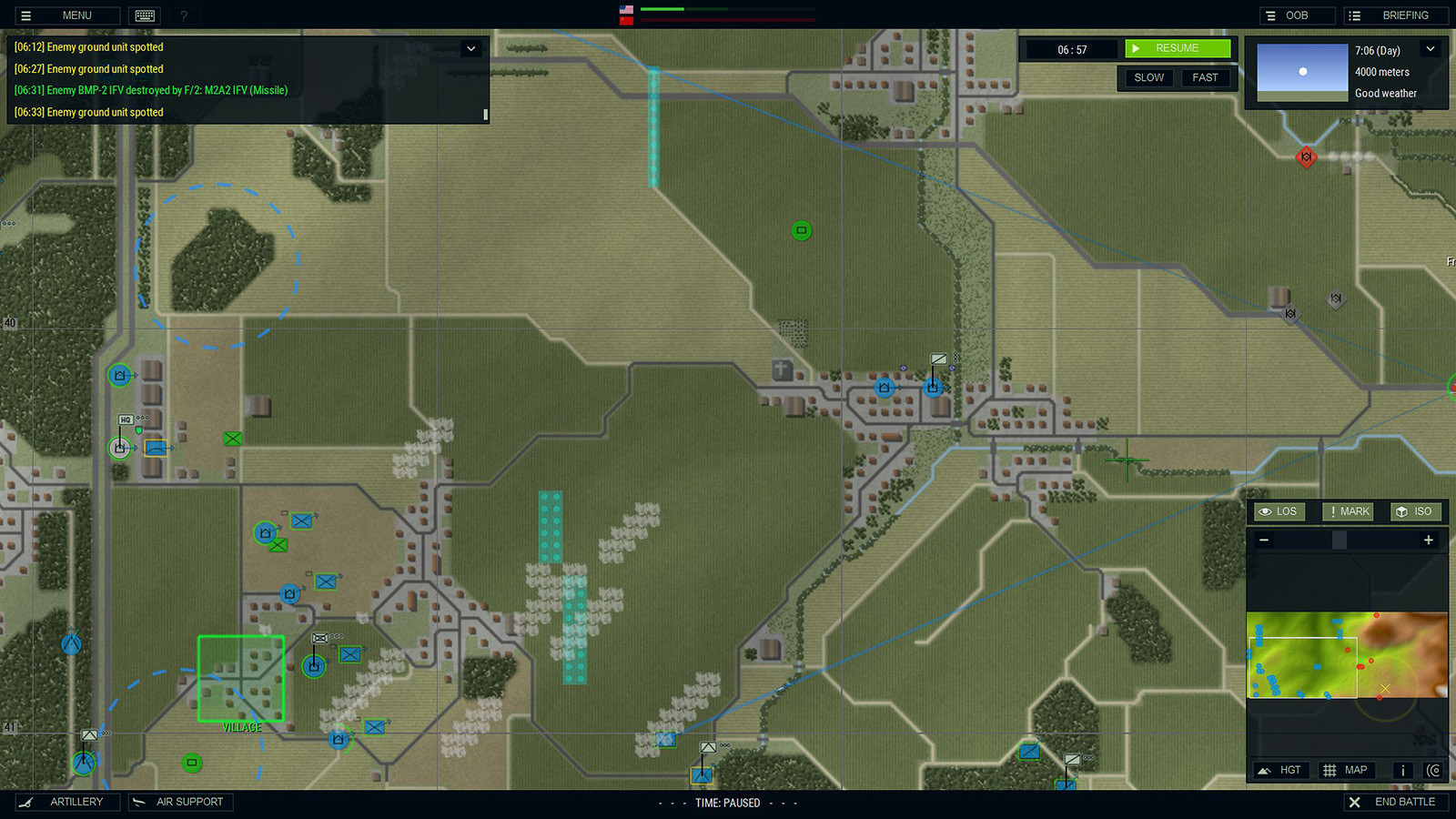Open the help question mark icon

tap(183, 15)
